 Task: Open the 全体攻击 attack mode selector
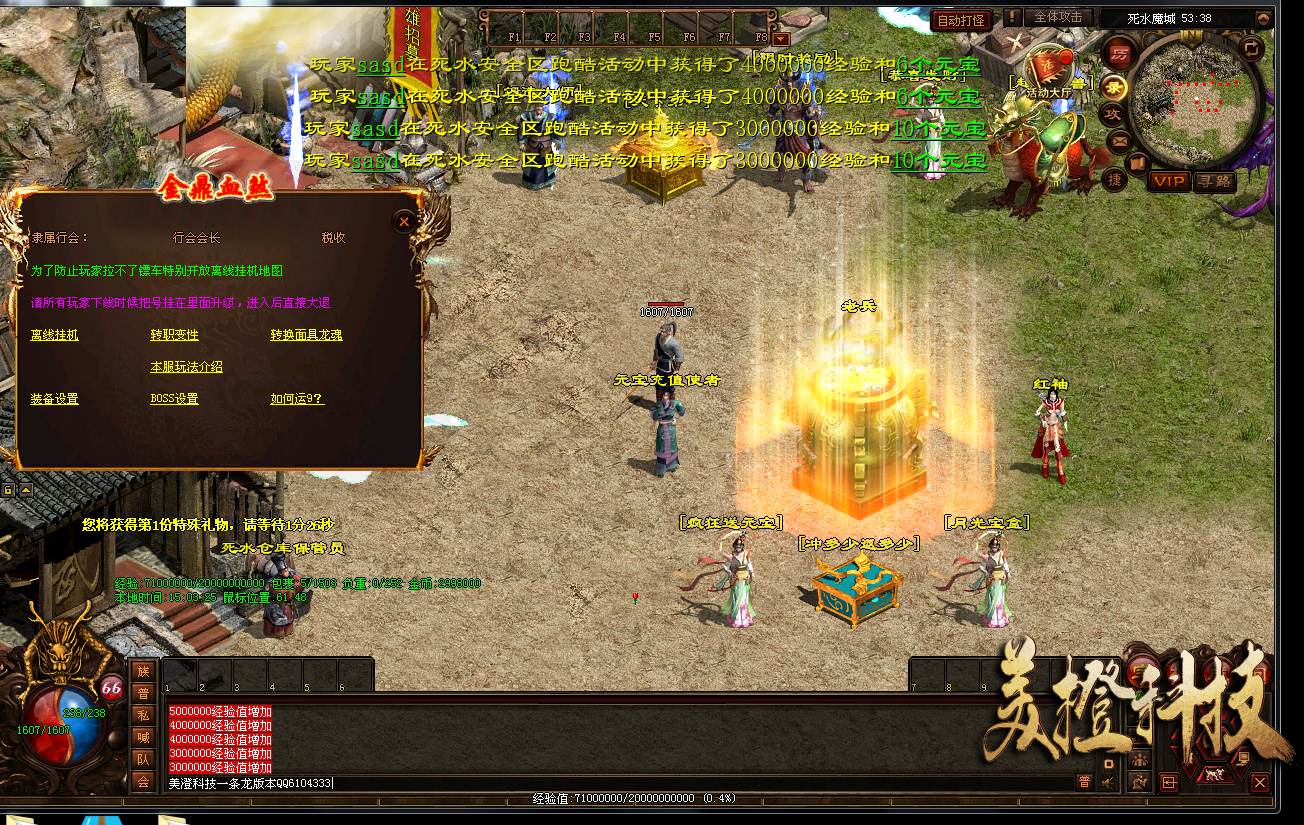click(1059, 19)
